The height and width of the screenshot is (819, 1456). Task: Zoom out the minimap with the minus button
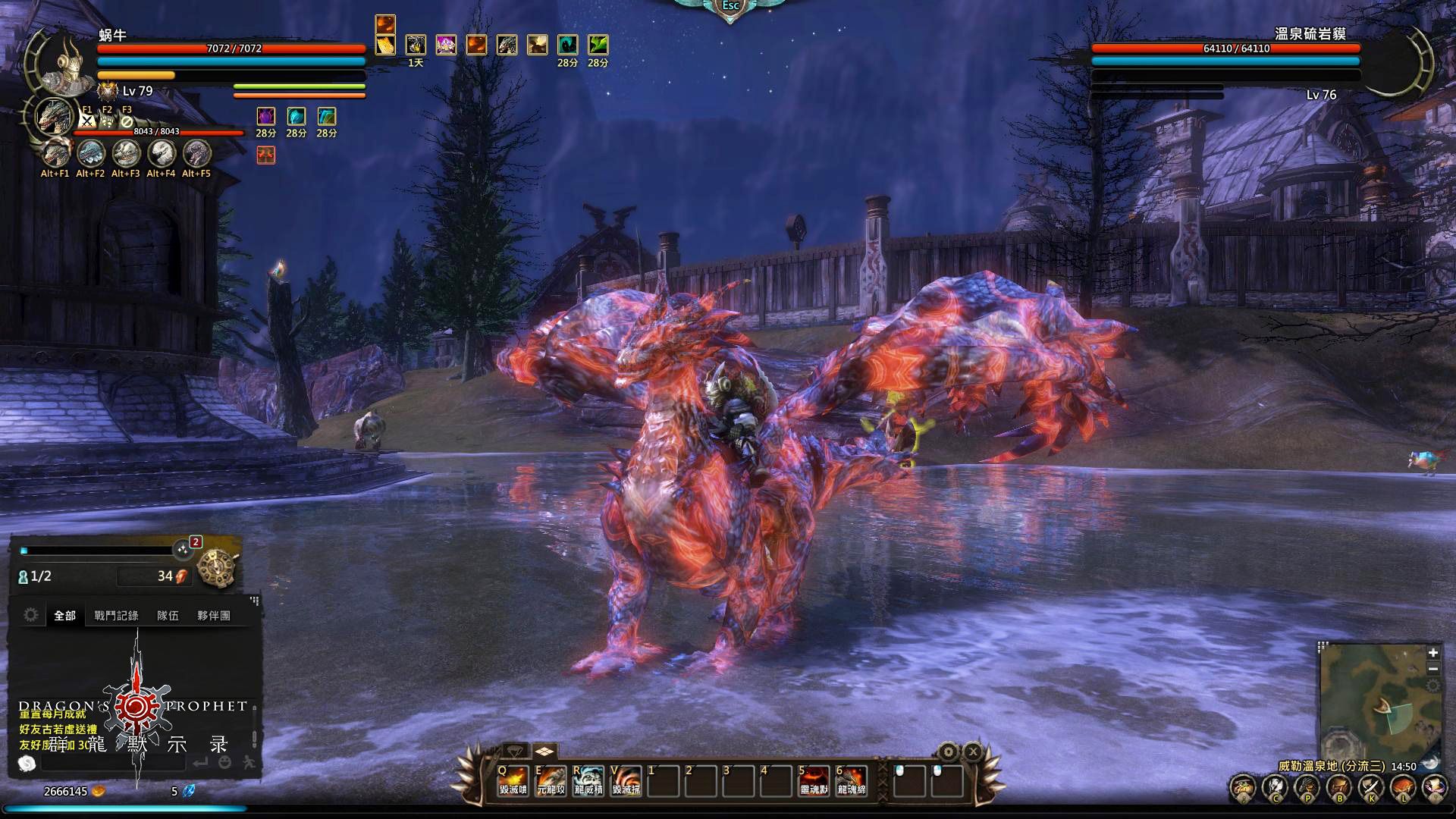point(1433,669)
